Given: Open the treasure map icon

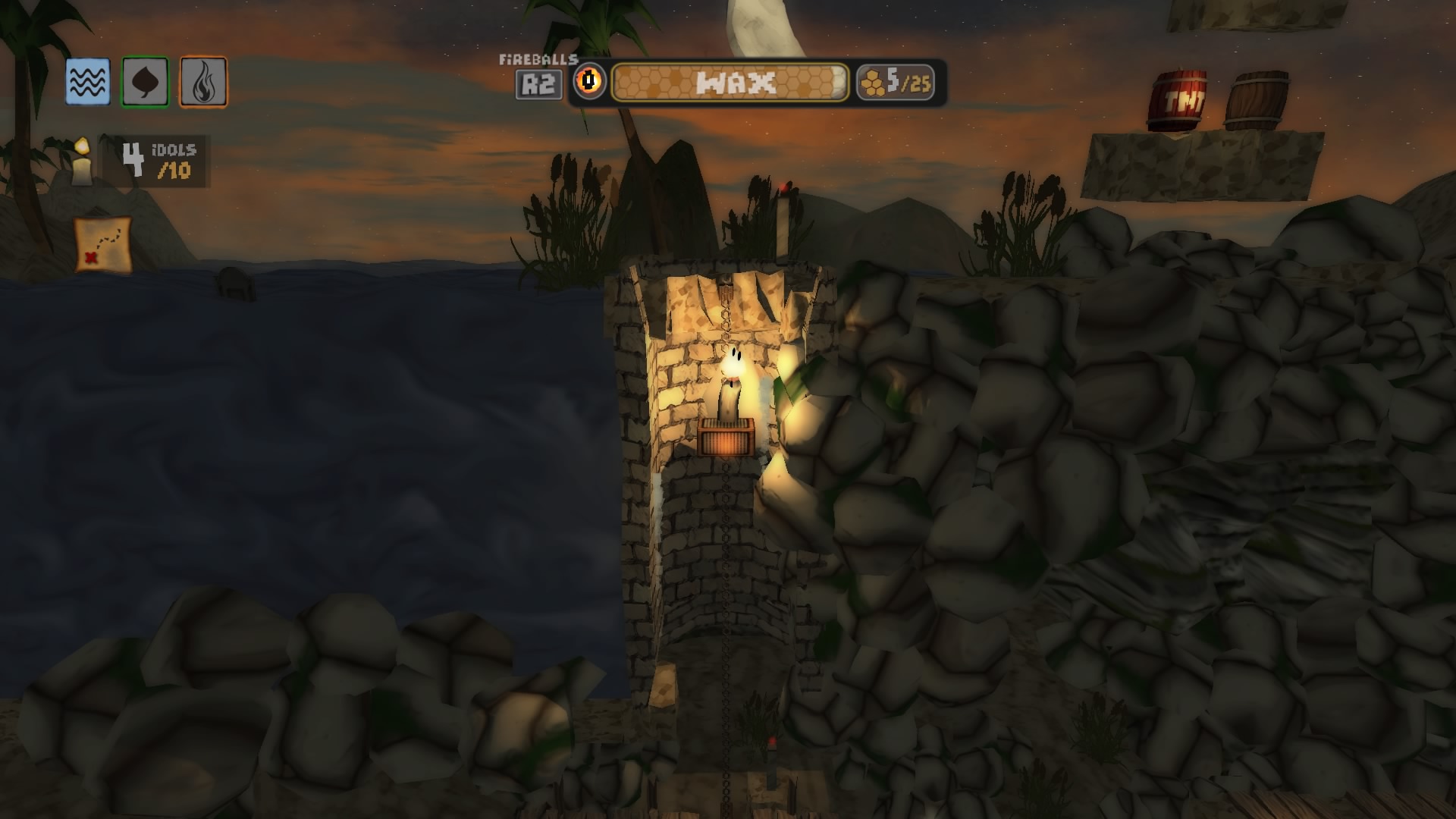Looking at the screenshot, I should (103, 244).
